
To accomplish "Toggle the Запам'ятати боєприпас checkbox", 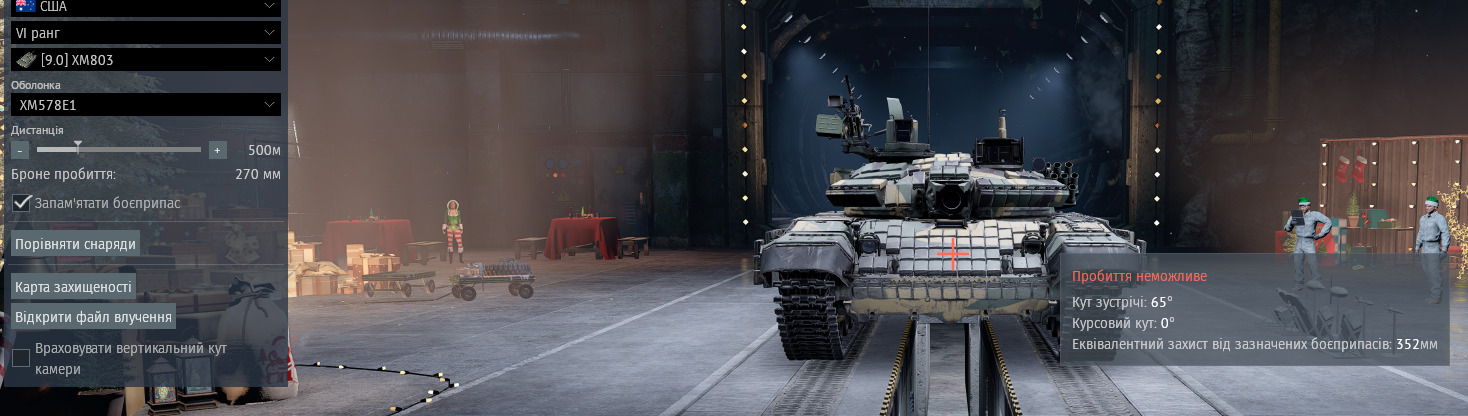I will [x=21, y=203].
